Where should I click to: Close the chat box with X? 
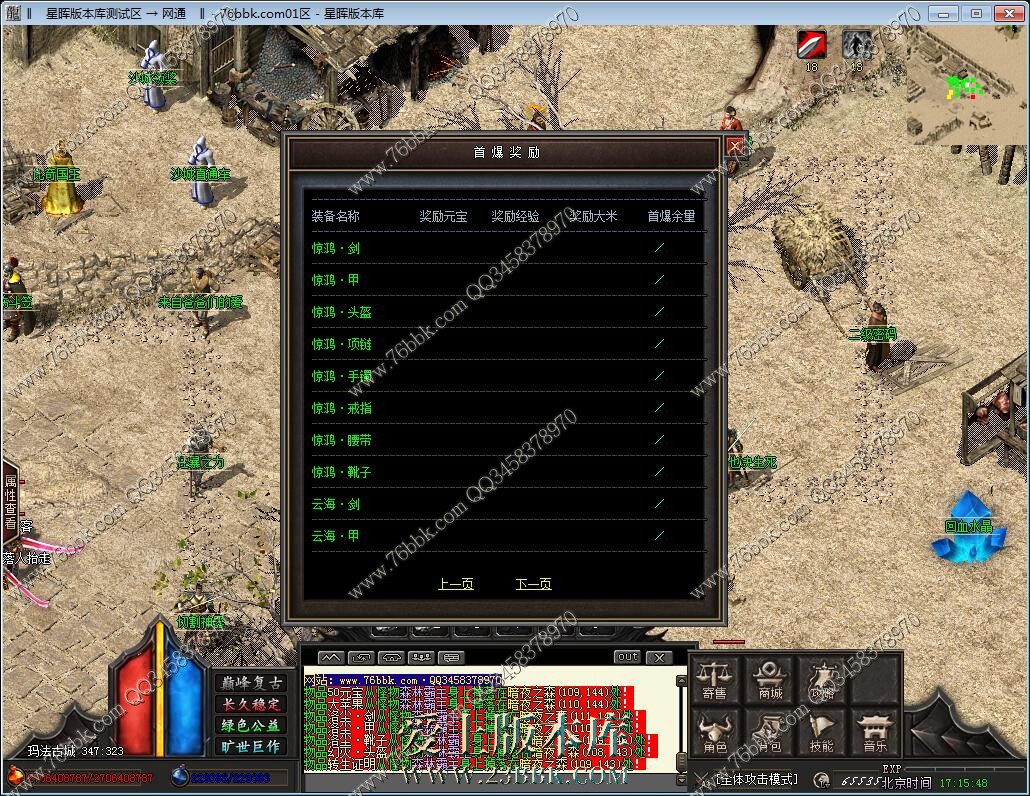[658, 657]
